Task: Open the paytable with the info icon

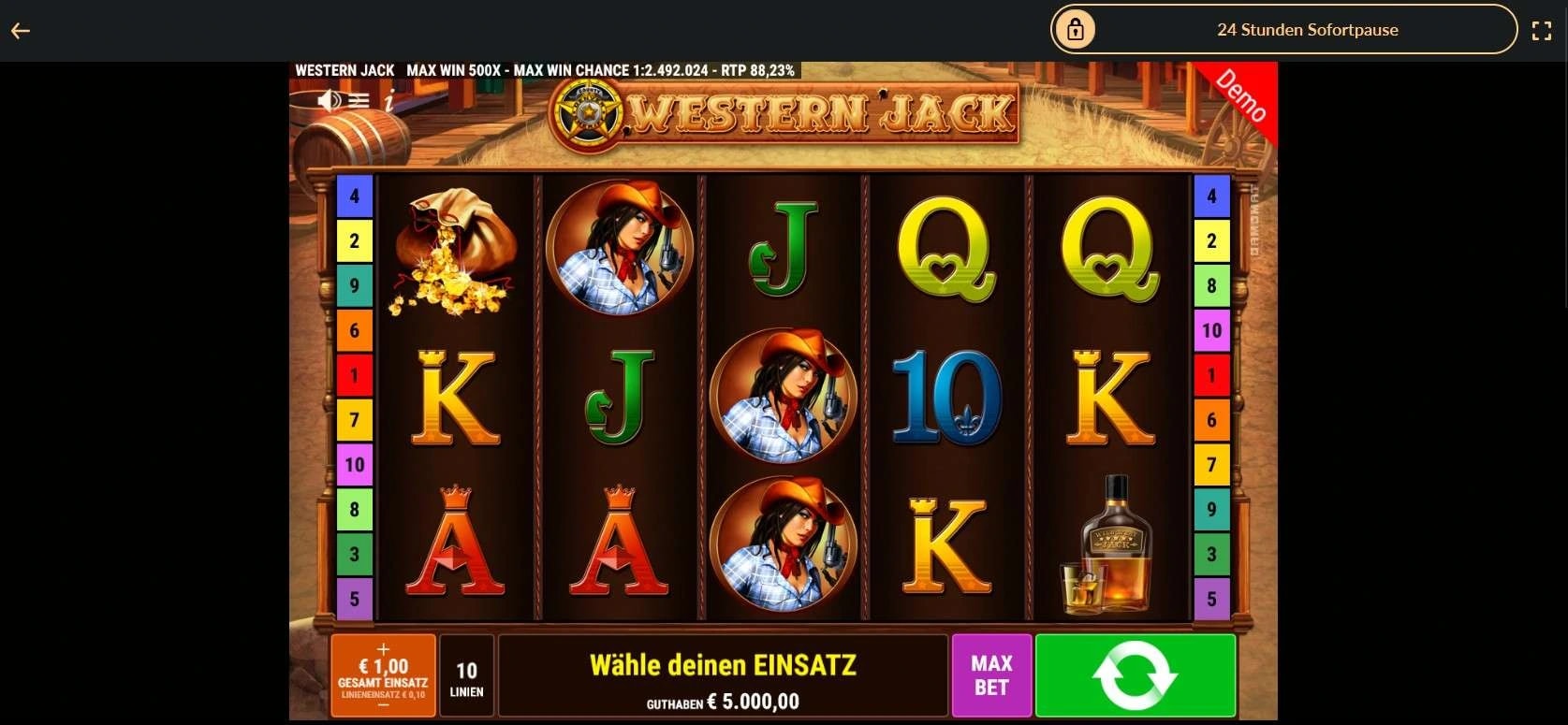Action: pos(389,104)
